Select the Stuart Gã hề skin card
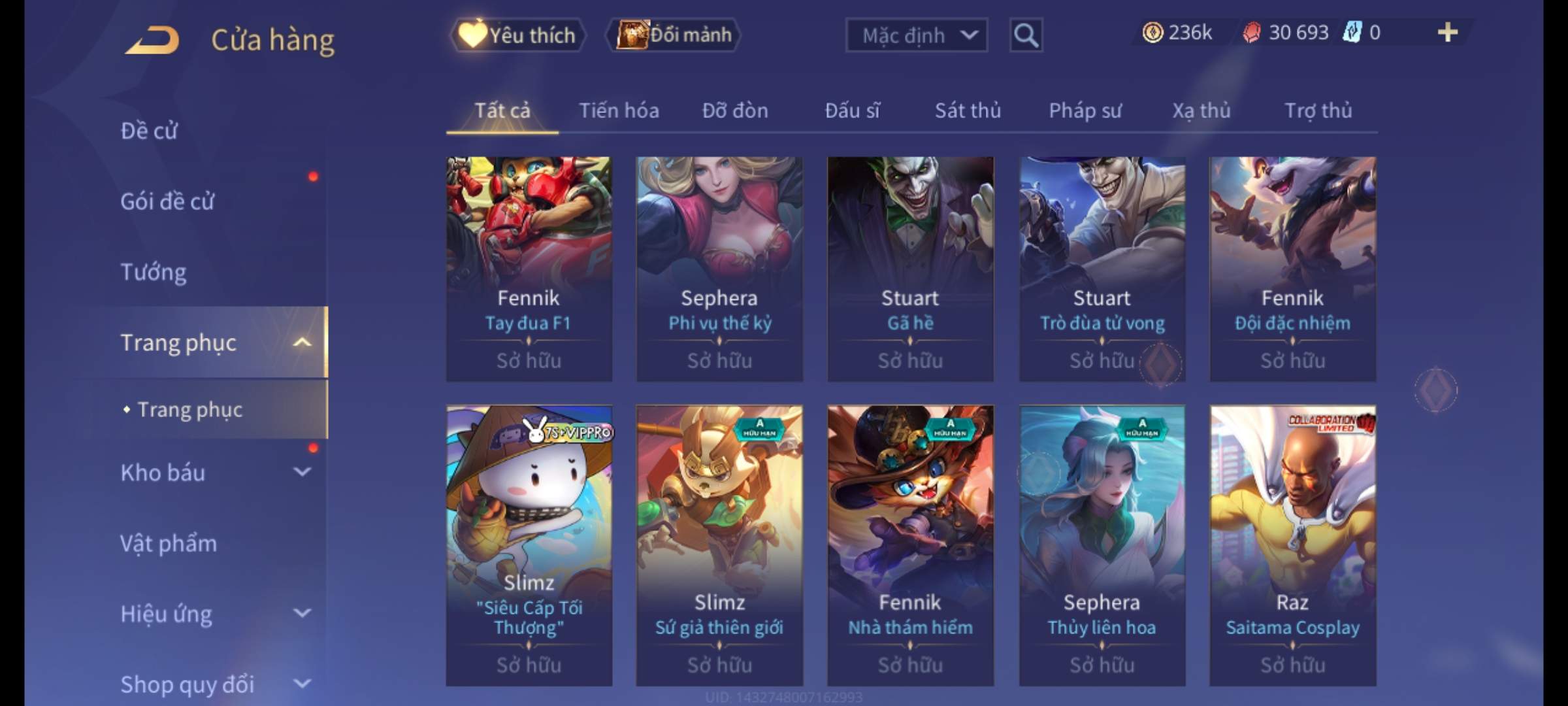Screen dimensions: 1568x706 point(910,269)
